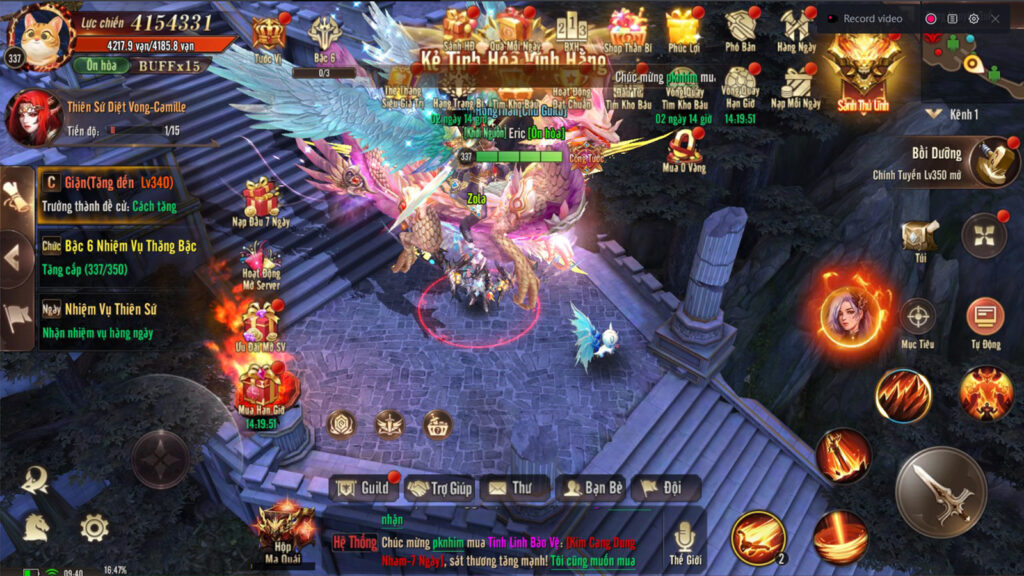This screenshot has height=576, width=1024.
Task: Open the Bạn Bè friends list
Action: (593, 488)
